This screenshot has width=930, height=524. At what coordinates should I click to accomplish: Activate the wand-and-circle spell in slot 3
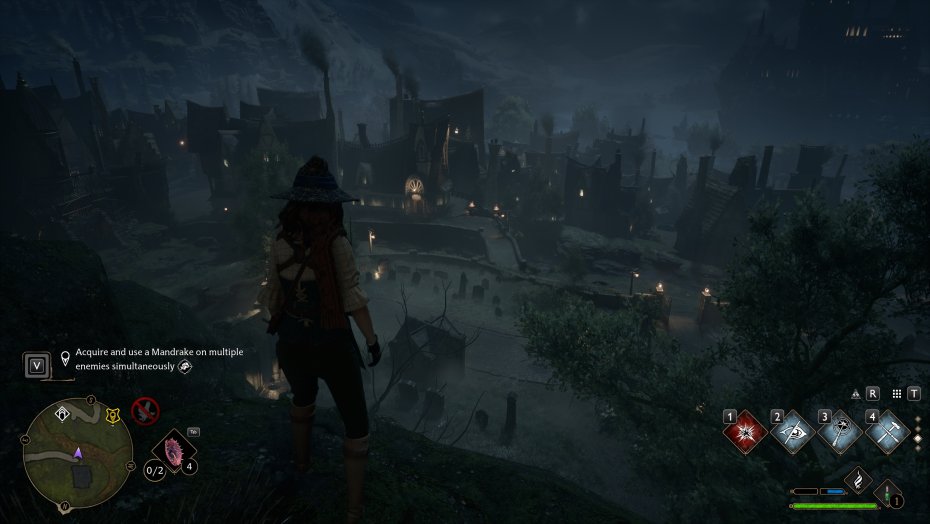(x=839, y=433)
